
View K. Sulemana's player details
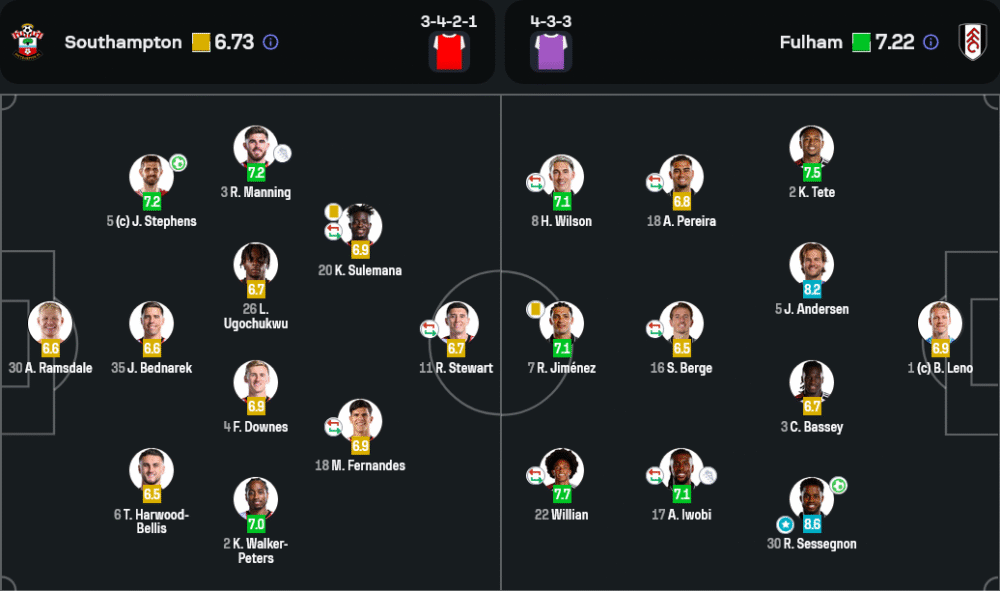coord(360,226)
